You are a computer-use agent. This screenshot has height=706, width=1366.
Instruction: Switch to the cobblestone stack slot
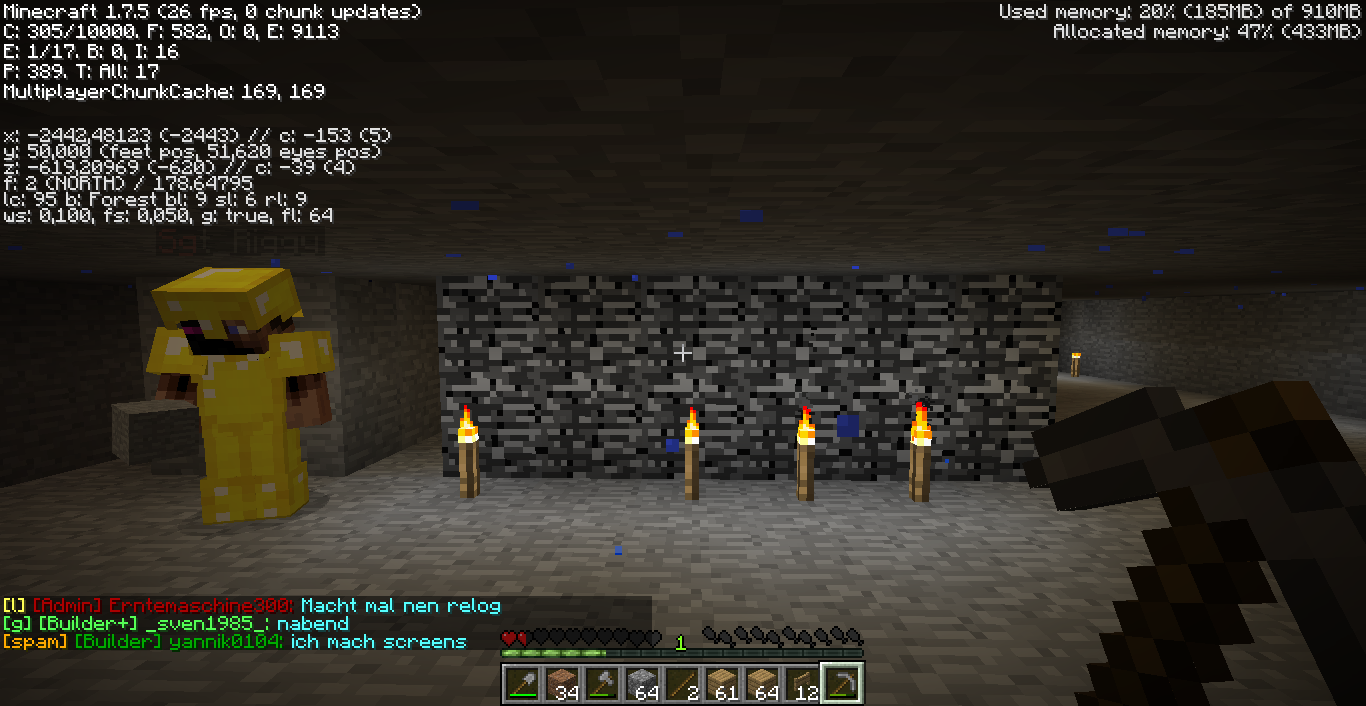coord(642,684)
